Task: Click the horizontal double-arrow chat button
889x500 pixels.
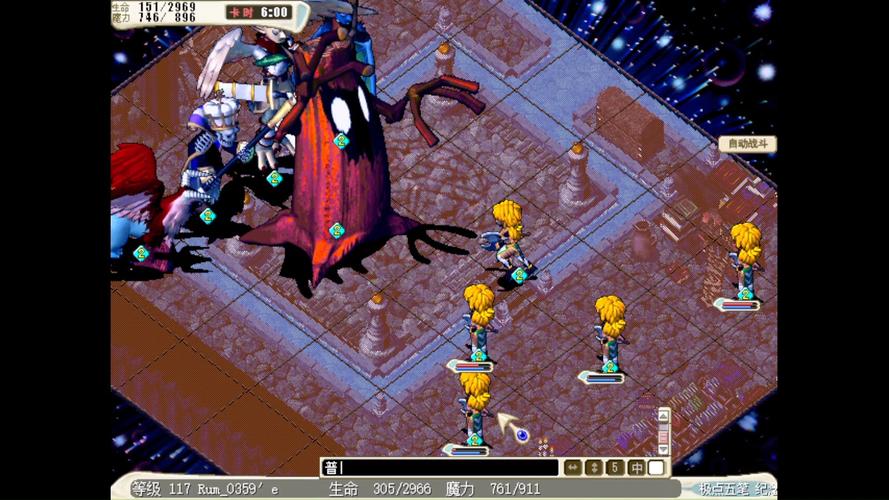Action: point(573,467)
